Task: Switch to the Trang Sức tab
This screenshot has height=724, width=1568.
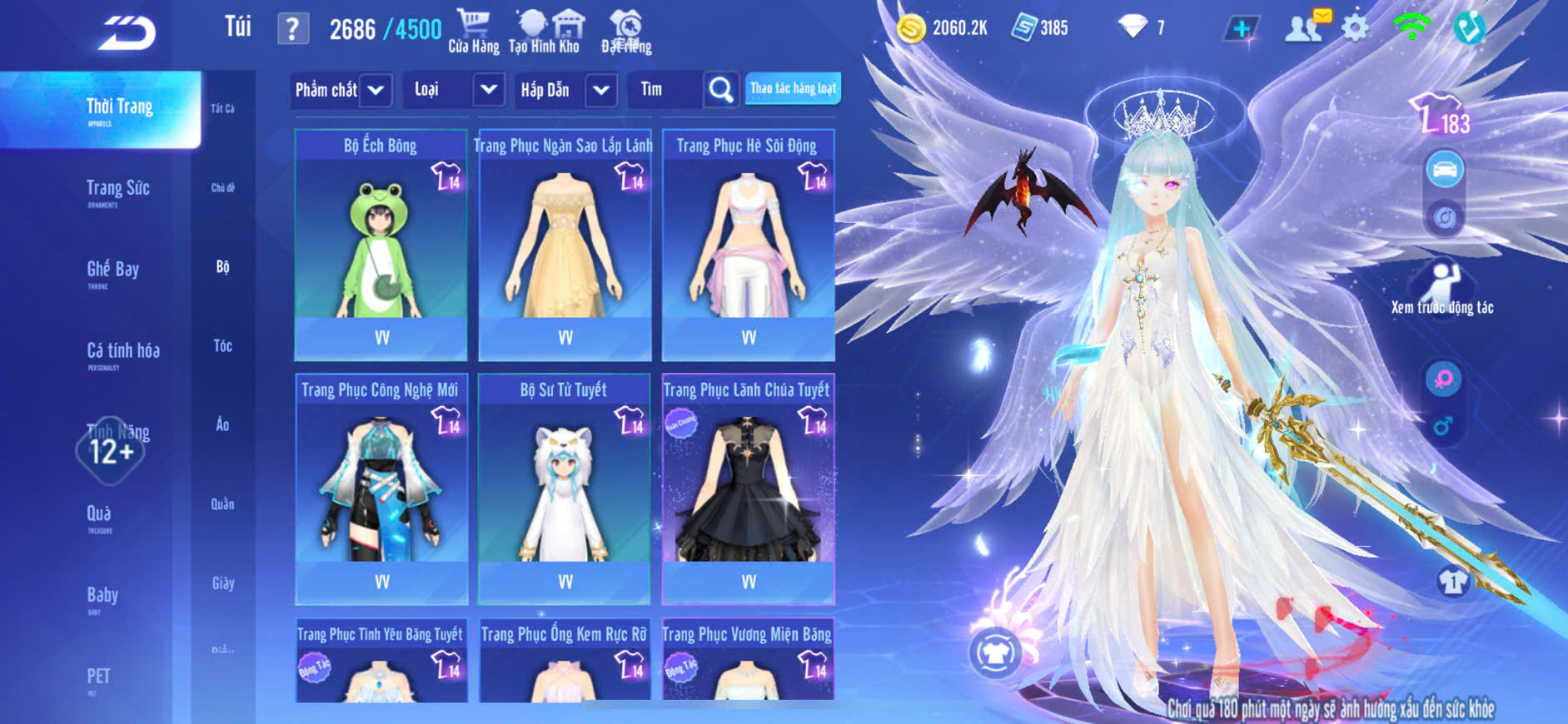Action: point(117,189)
